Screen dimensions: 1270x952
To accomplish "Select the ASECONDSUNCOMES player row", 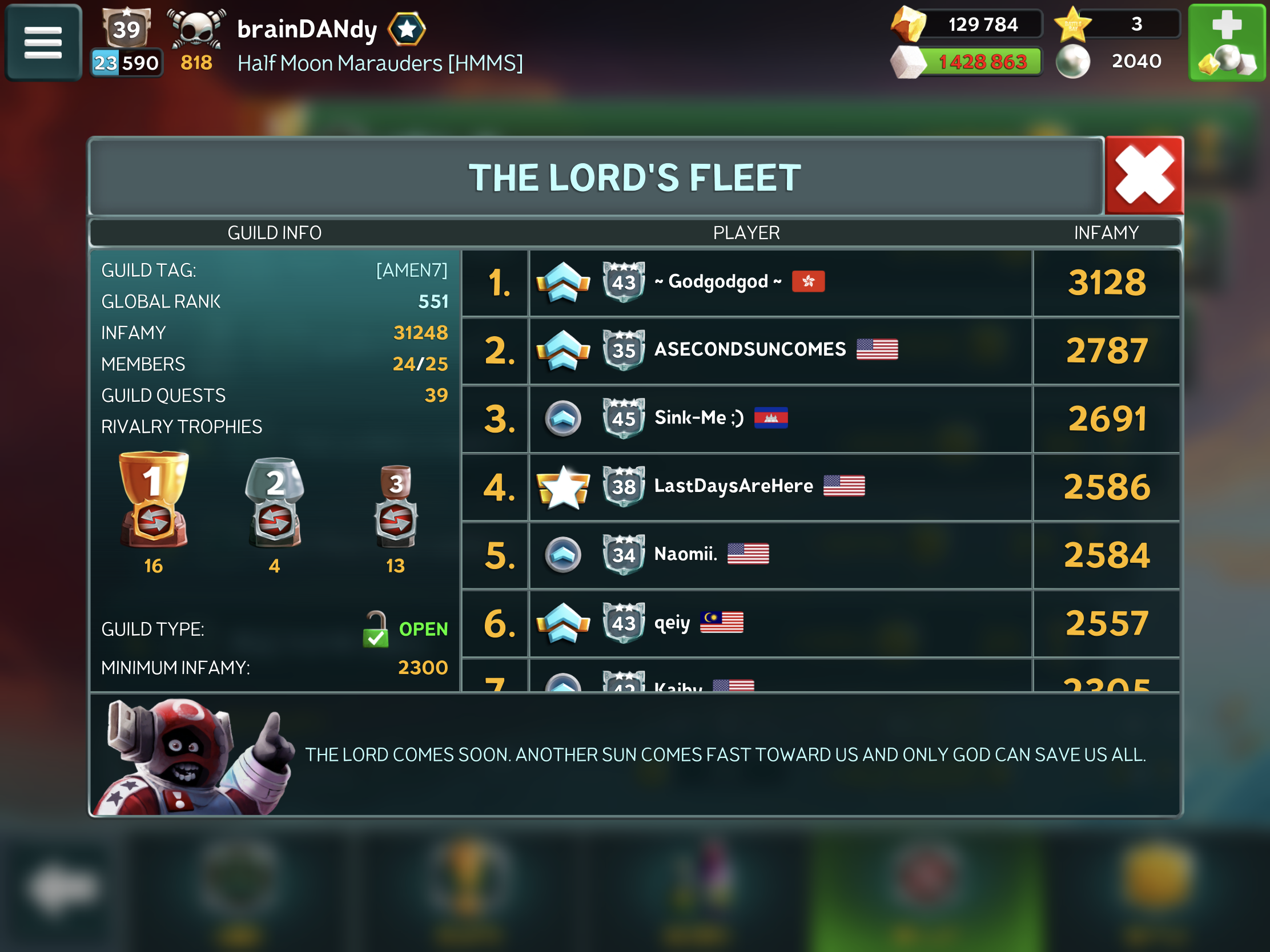I will (x=779, y=350).
